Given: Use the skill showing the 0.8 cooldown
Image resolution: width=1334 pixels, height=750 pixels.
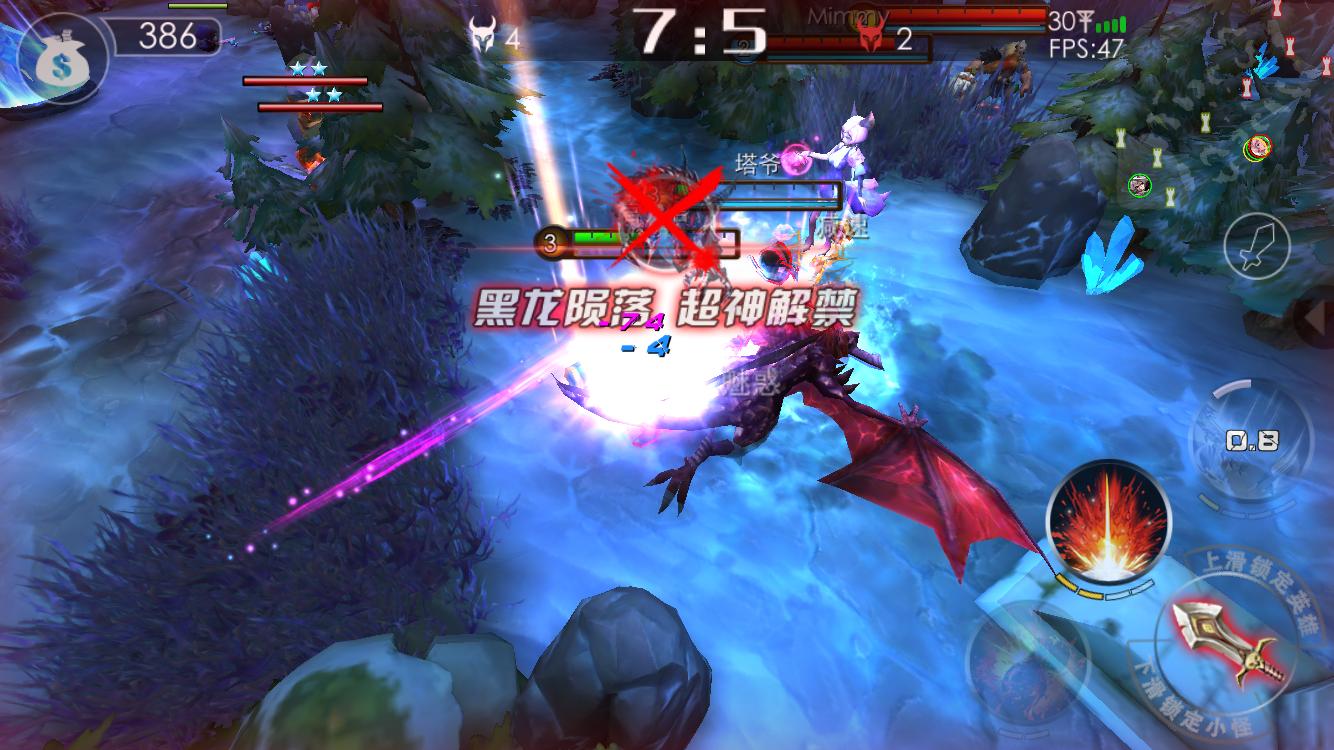Looking at the screenshot, I should coord(1250,439).
